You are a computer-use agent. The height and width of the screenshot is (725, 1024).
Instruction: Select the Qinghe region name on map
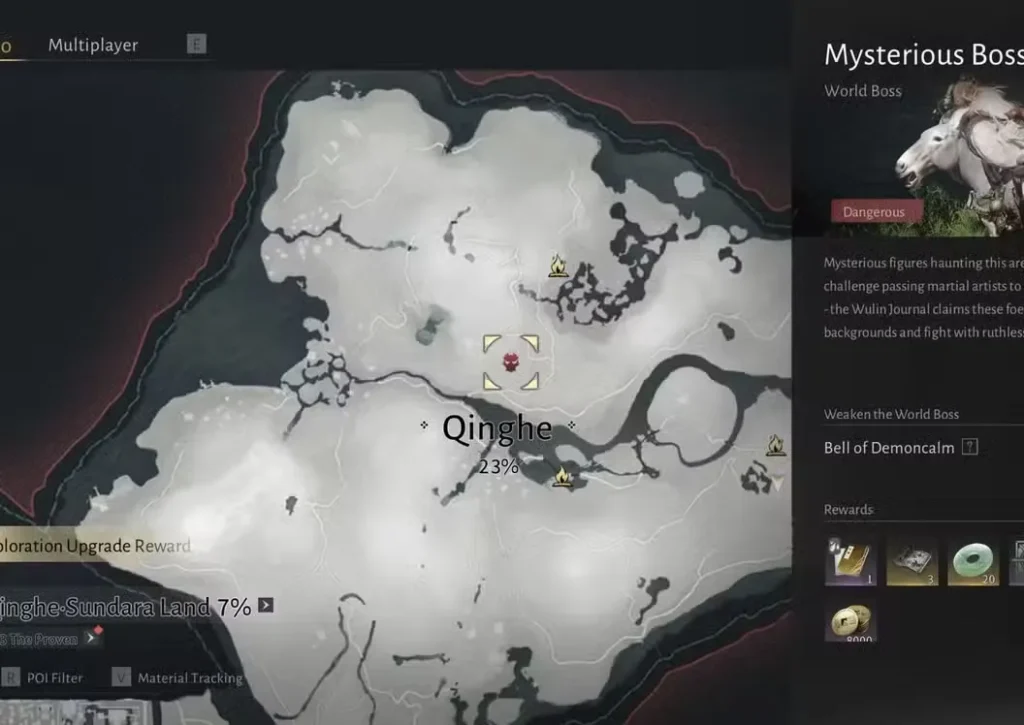point(497,429)
